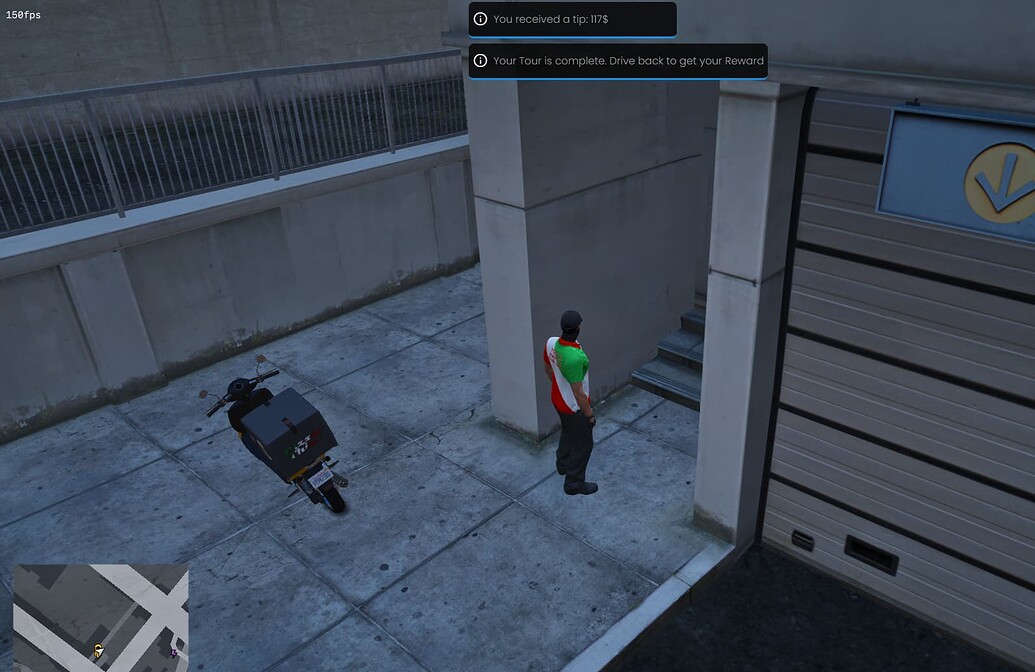Image resolution: width=1035 pixels, height=672 pixels.
Task: Select the Tour is complete notification
Action: pyautogui.click(x=618, y=61)
